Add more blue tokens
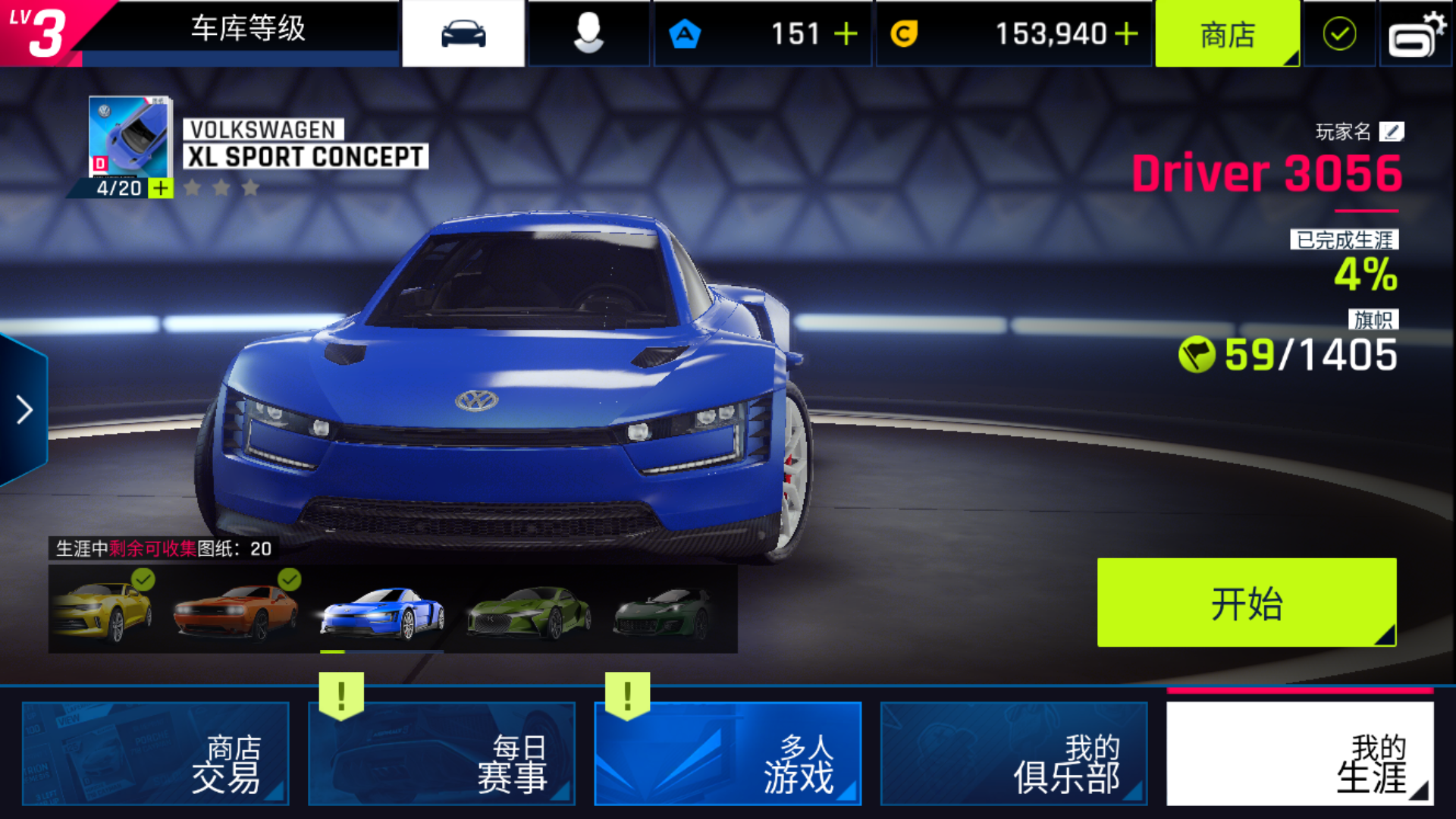 [846, 34]
